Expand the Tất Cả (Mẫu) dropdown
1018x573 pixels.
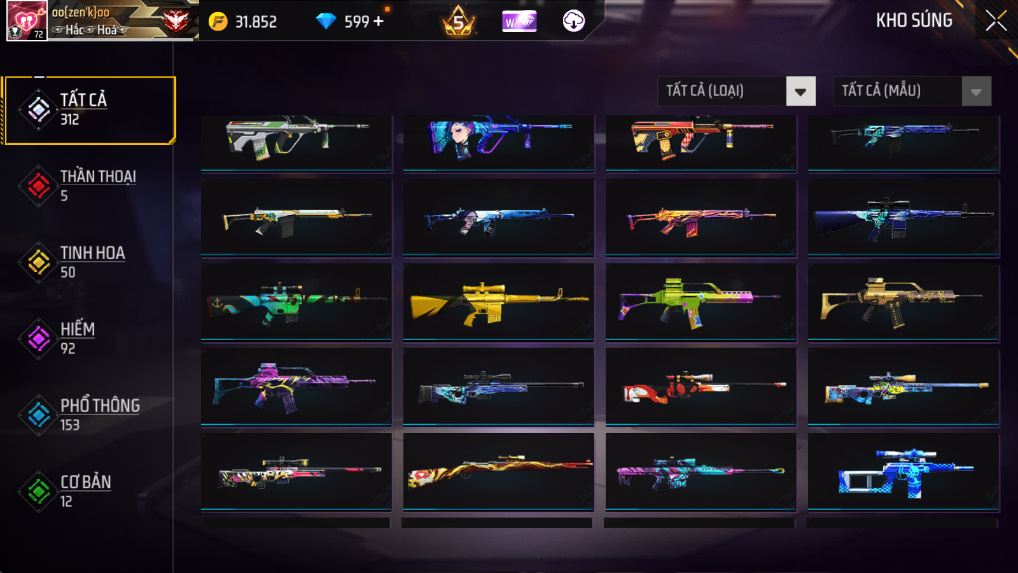point(912,91)
